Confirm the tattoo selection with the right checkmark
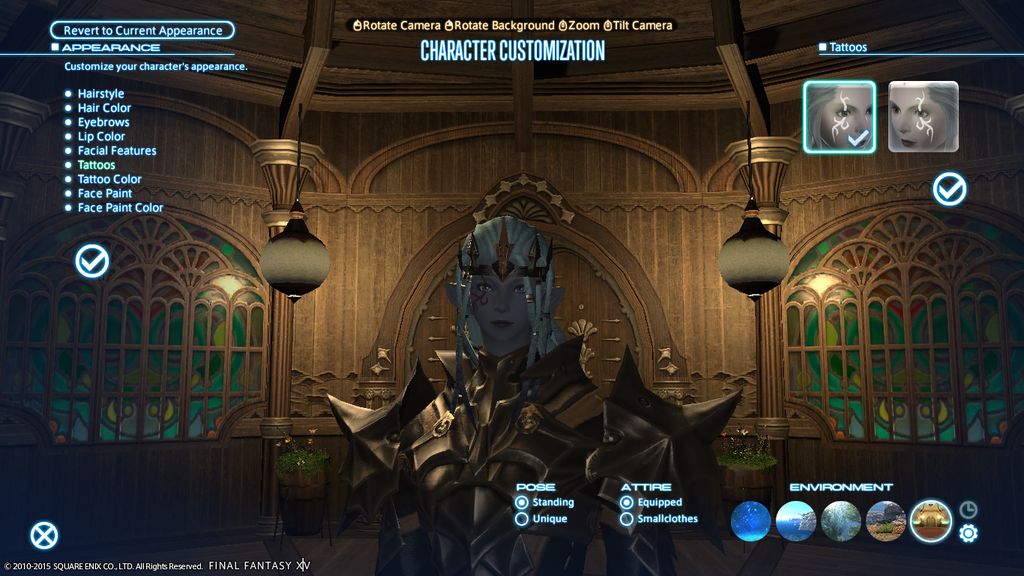 pos(949,188)
